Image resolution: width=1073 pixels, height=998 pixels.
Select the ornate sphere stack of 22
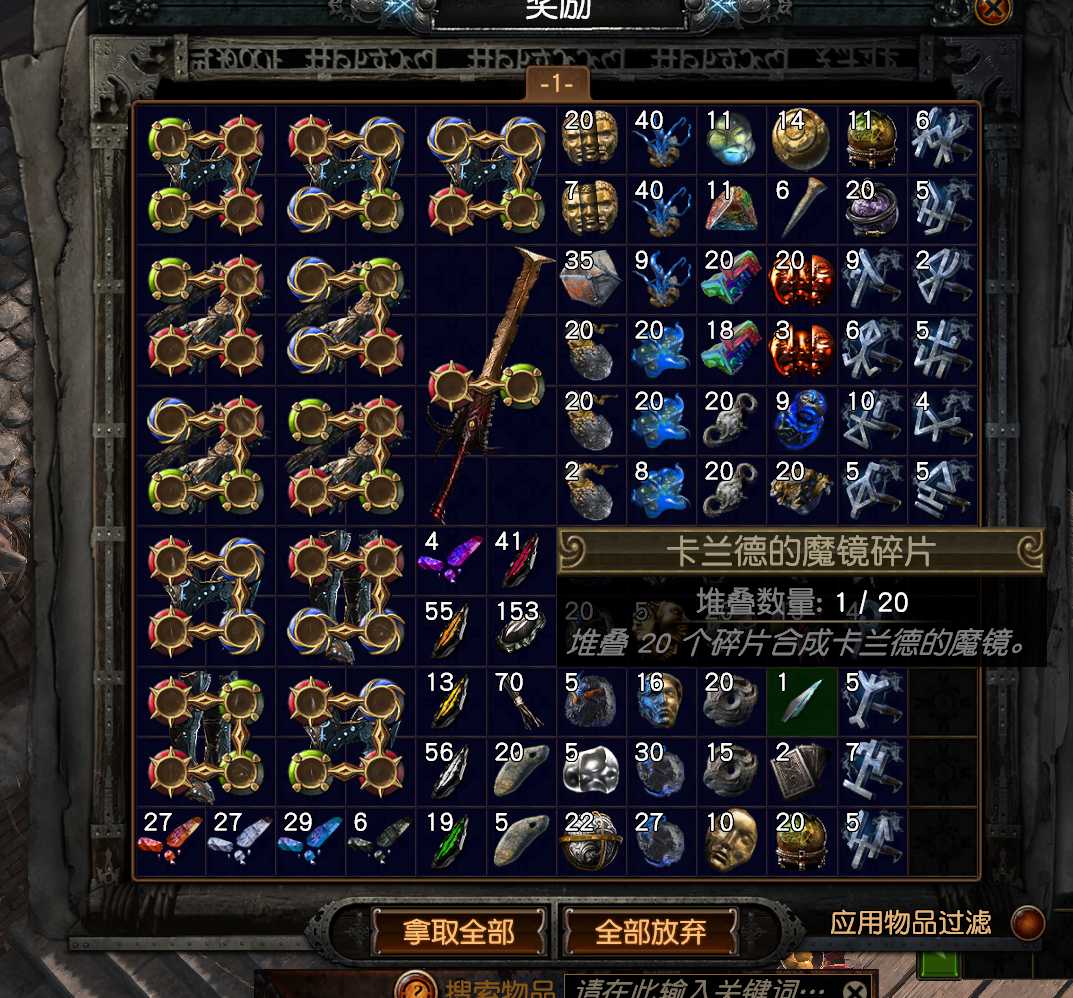click(591, 841)
